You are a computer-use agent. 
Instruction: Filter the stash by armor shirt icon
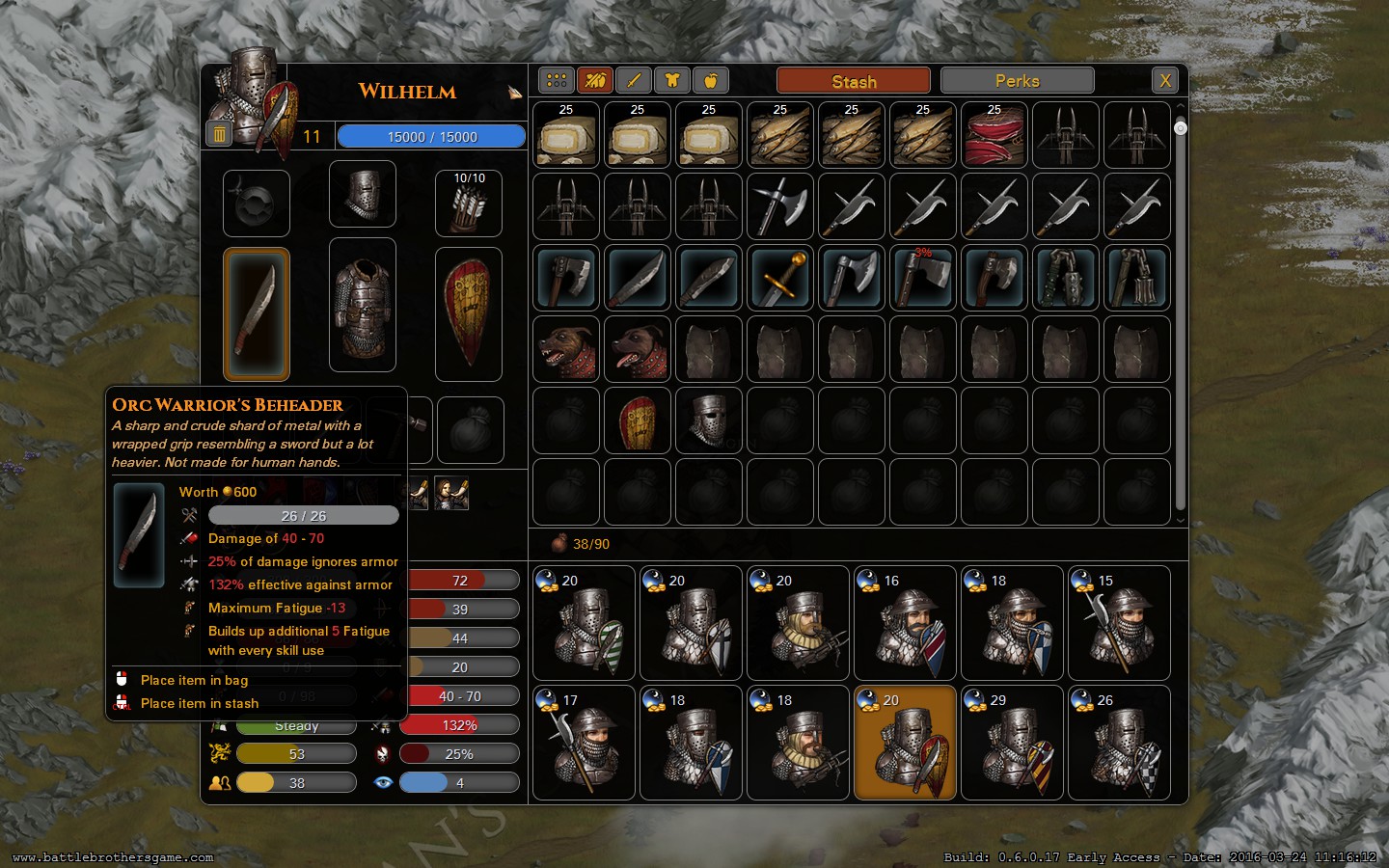coord(672,81)
